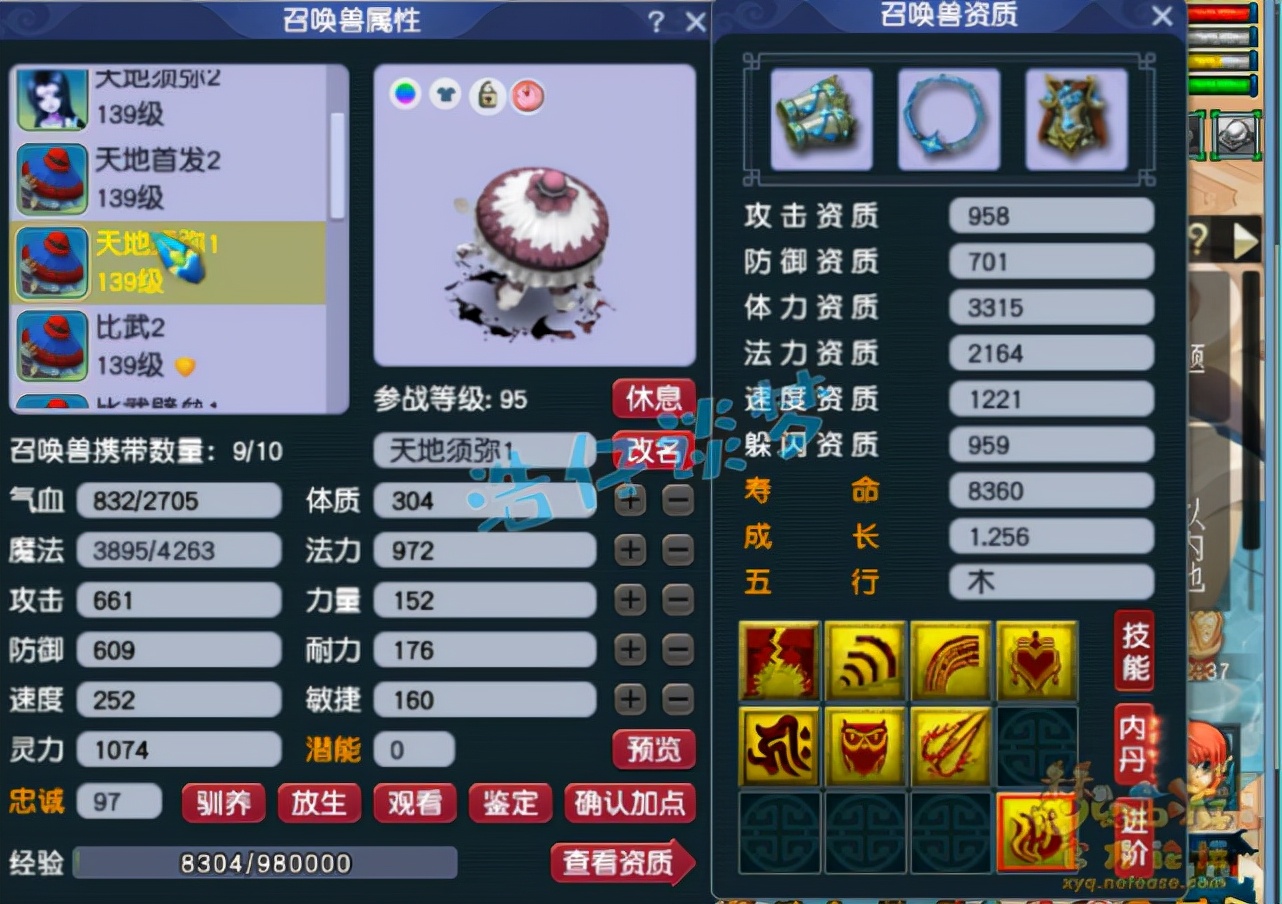Increase 体质 using its plus stepper

629,500
